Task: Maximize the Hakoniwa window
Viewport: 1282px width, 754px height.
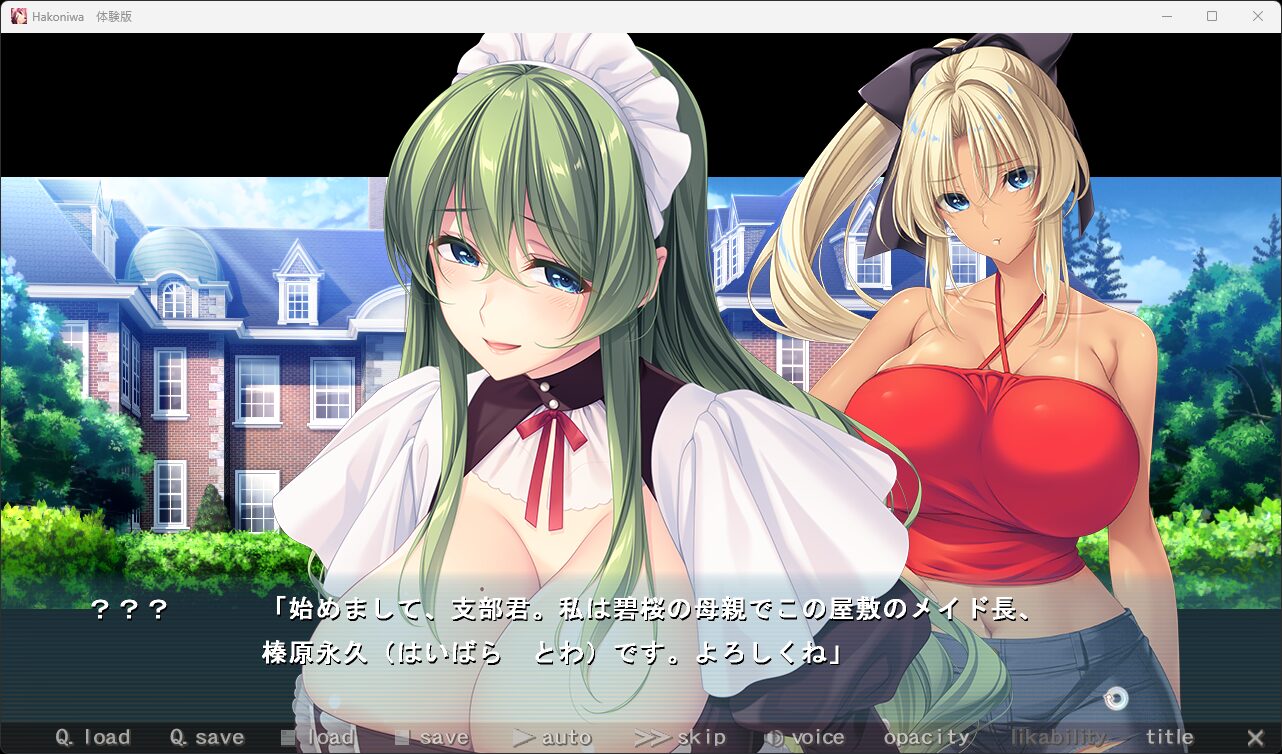Action: tap(1212, 16)
